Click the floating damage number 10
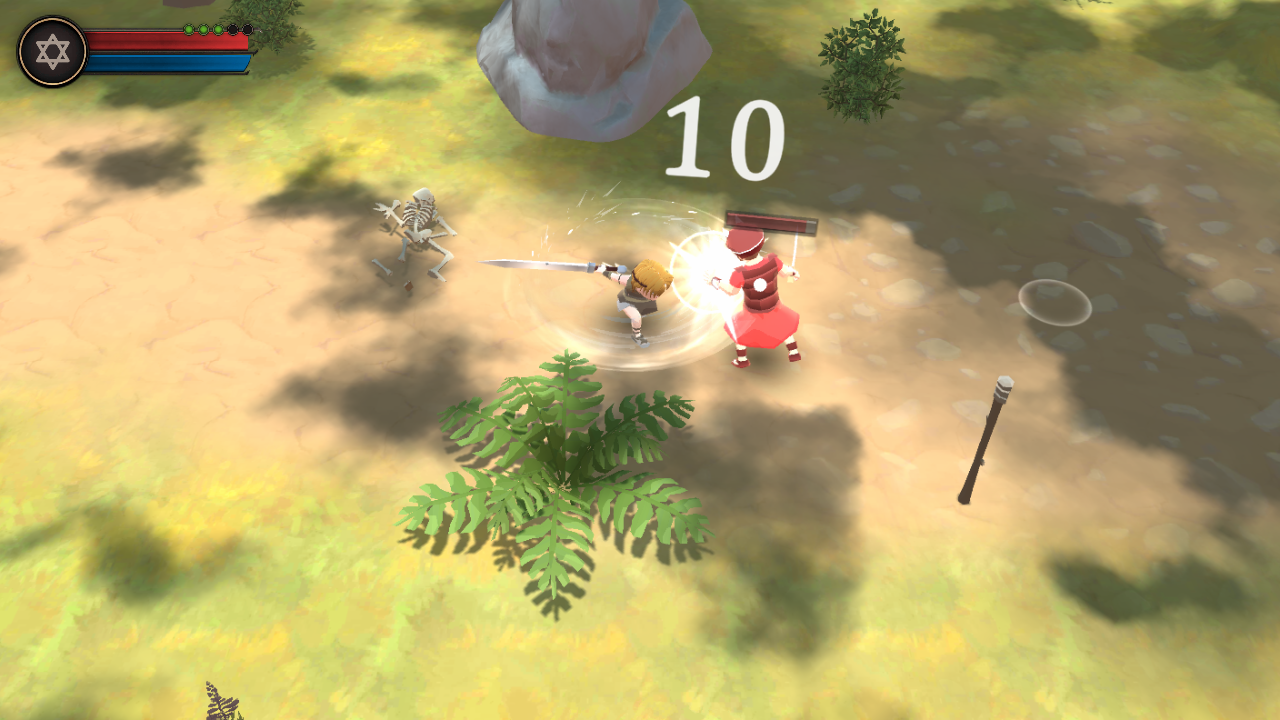Viewport: 1280px width, 720px height. tap(723, 138)
